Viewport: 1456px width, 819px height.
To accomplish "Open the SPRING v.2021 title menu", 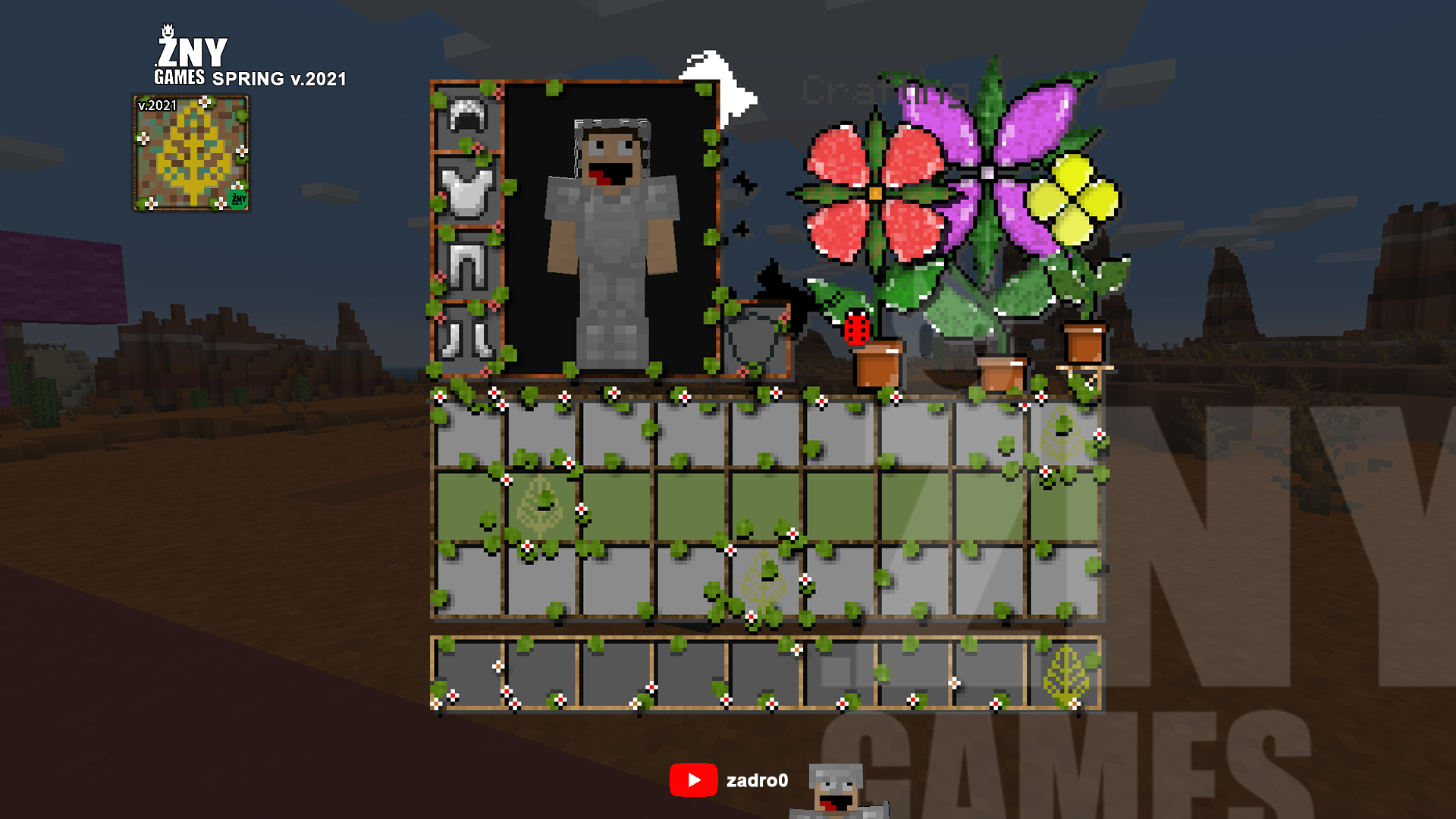I will [278, 77].
